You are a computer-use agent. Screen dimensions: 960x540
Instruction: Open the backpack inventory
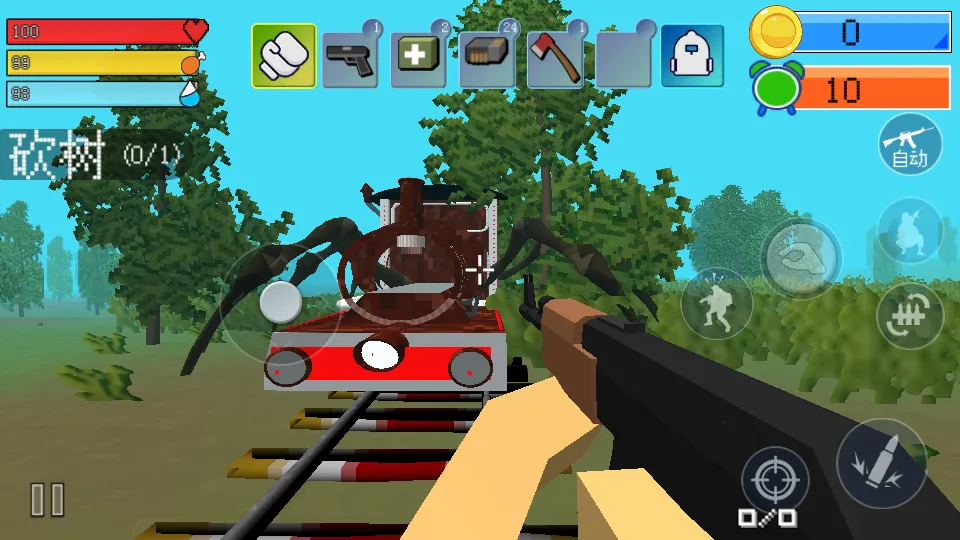click(x=692, y=56)
